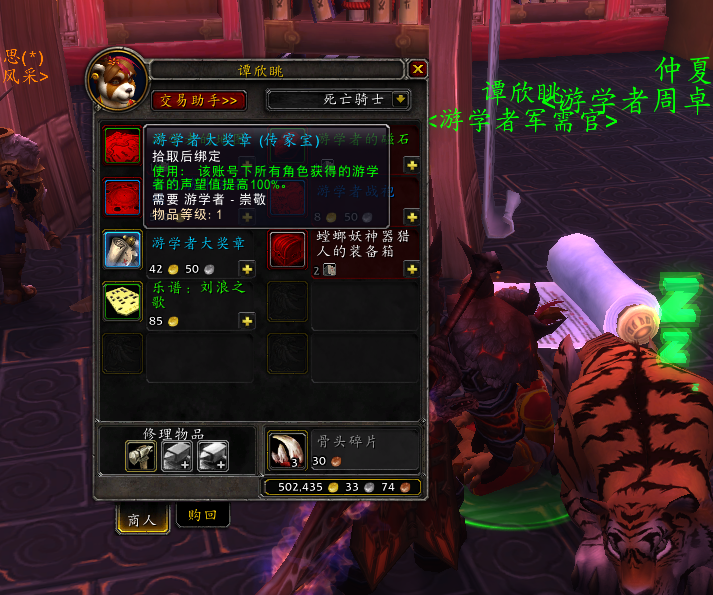Buy back the 骨头碎片 bone fragments

(x=287, y=450)
